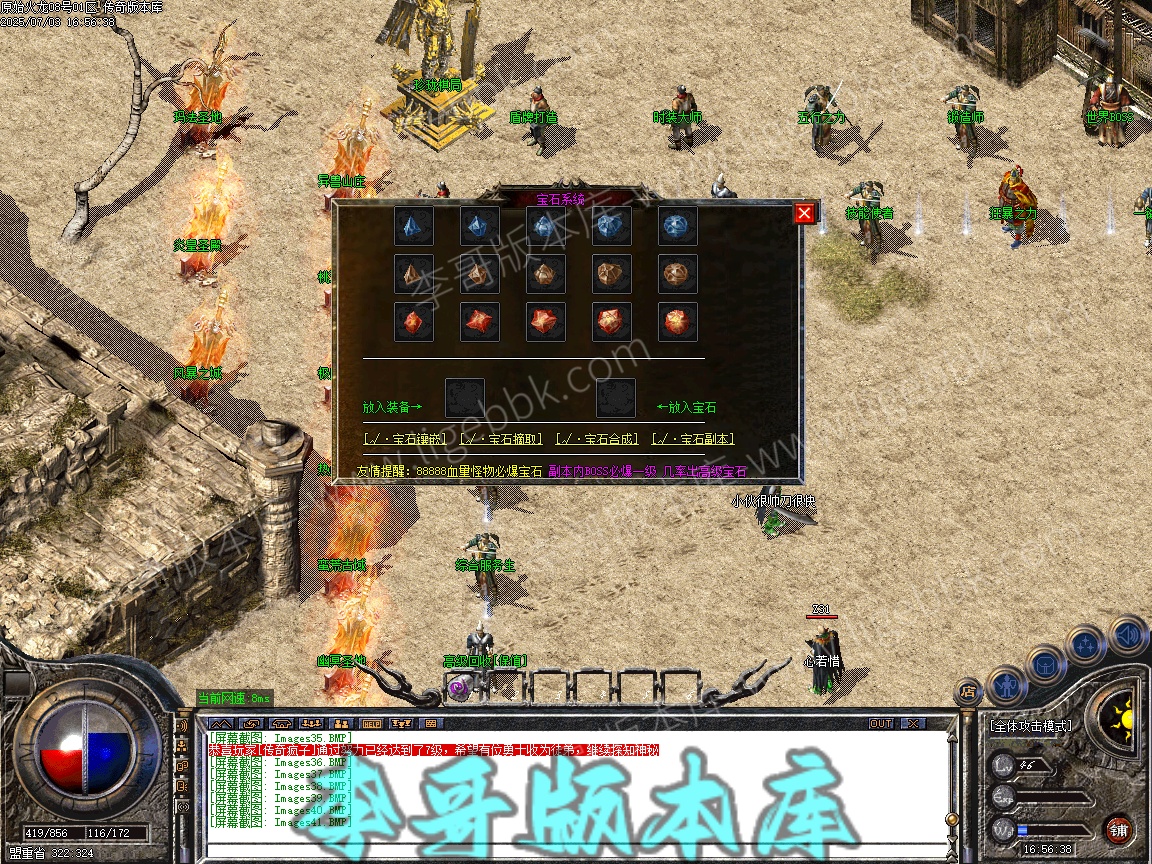Close the 宝石系统 gem window
Viewport: 1152px width, 864px height.
coord(804,213)
